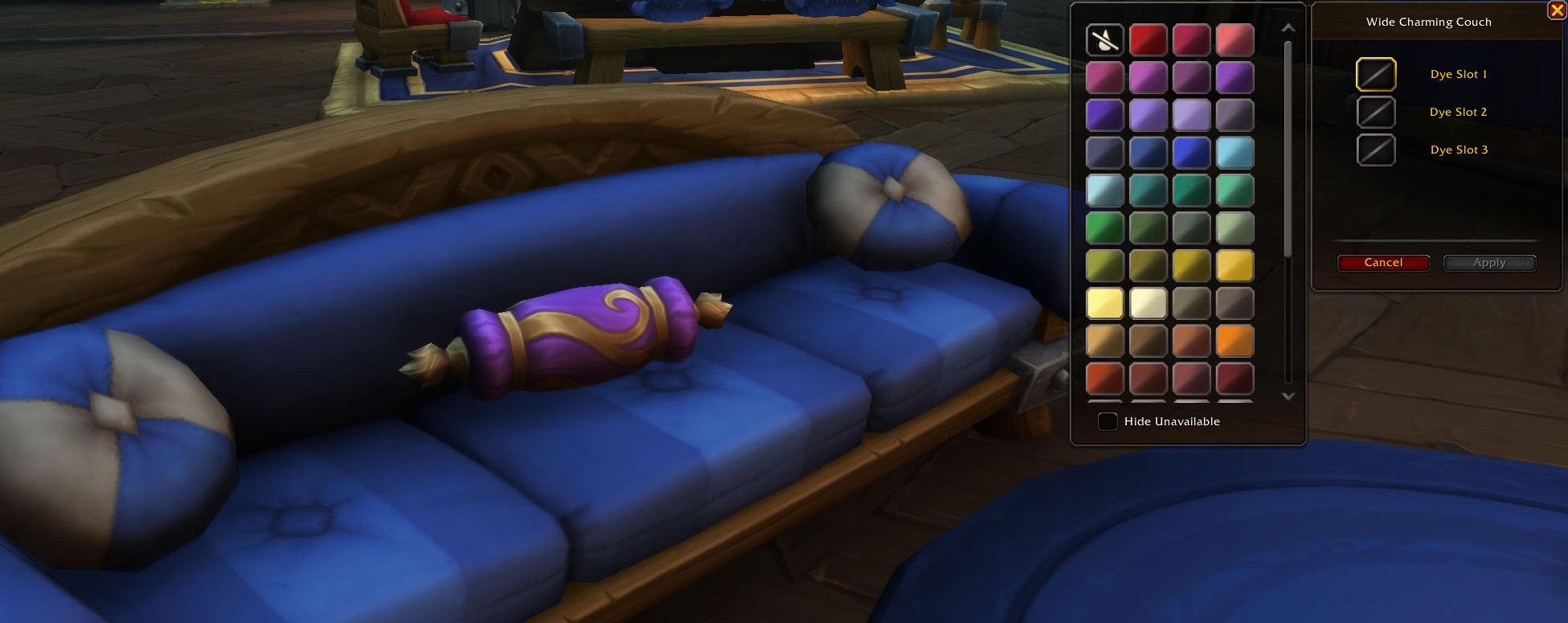Select the no-dye remove color swatch
The height and width of the screenshot is (623, 1568).
[1105, 39]
